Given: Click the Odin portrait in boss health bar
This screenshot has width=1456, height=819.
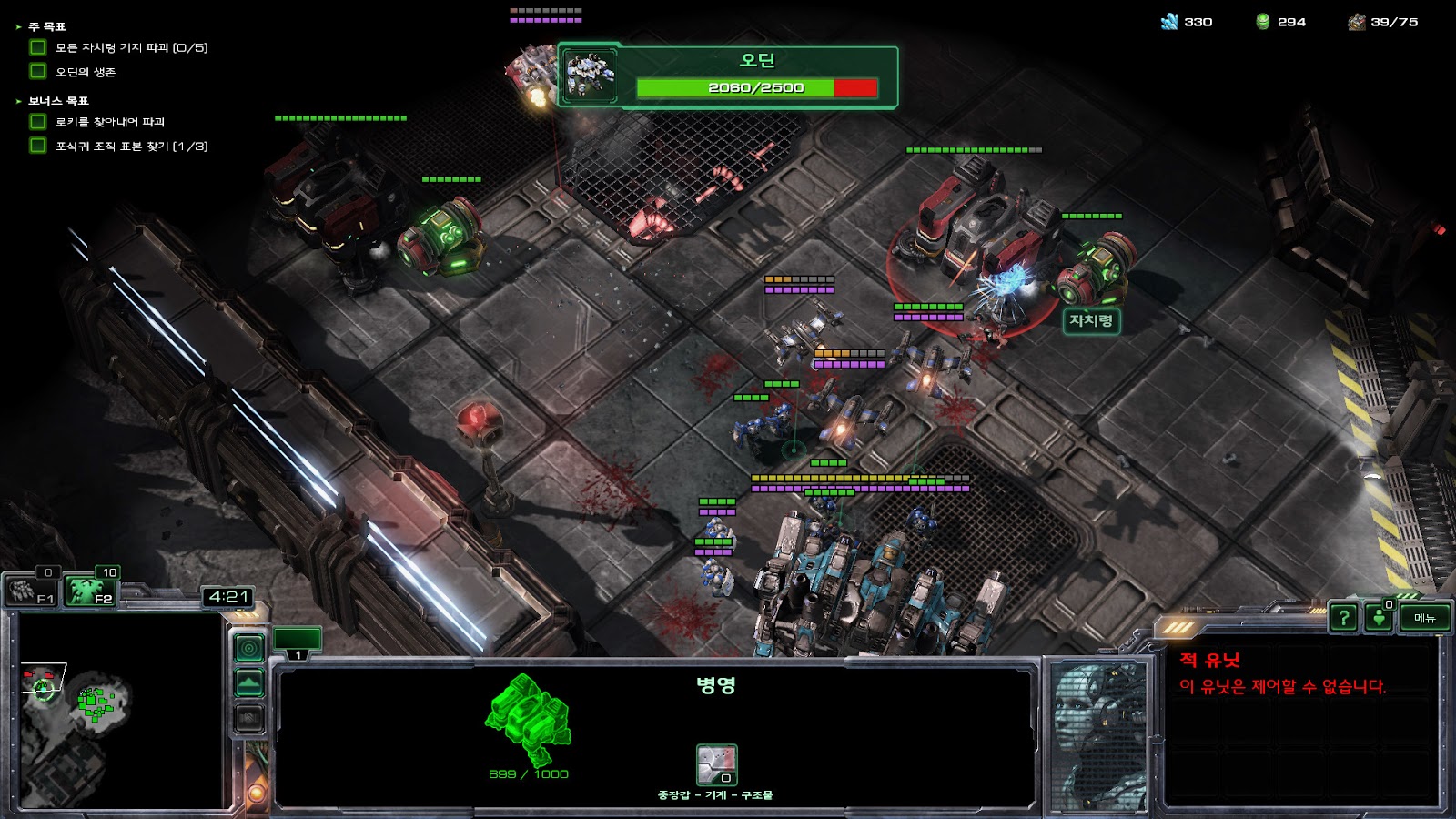Looking at the screenshot, I should 590,76.
